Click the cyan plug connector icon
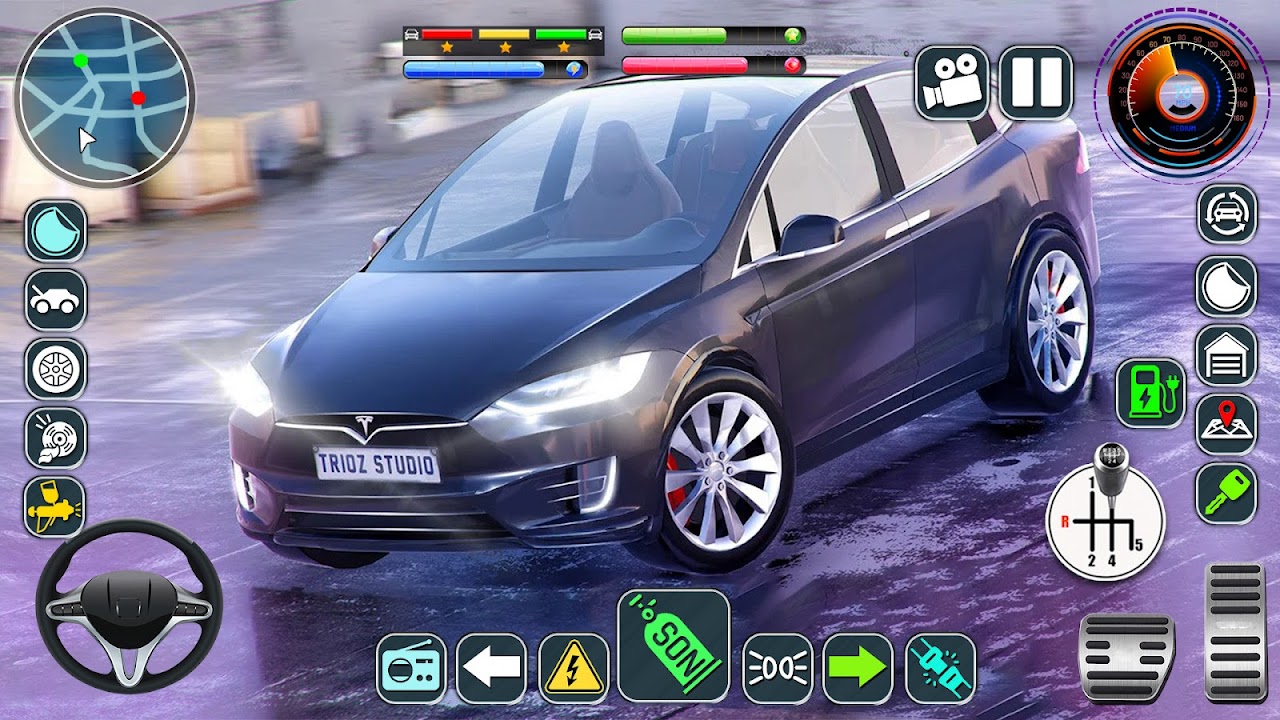1280x720 pixels. coord(940,668)
